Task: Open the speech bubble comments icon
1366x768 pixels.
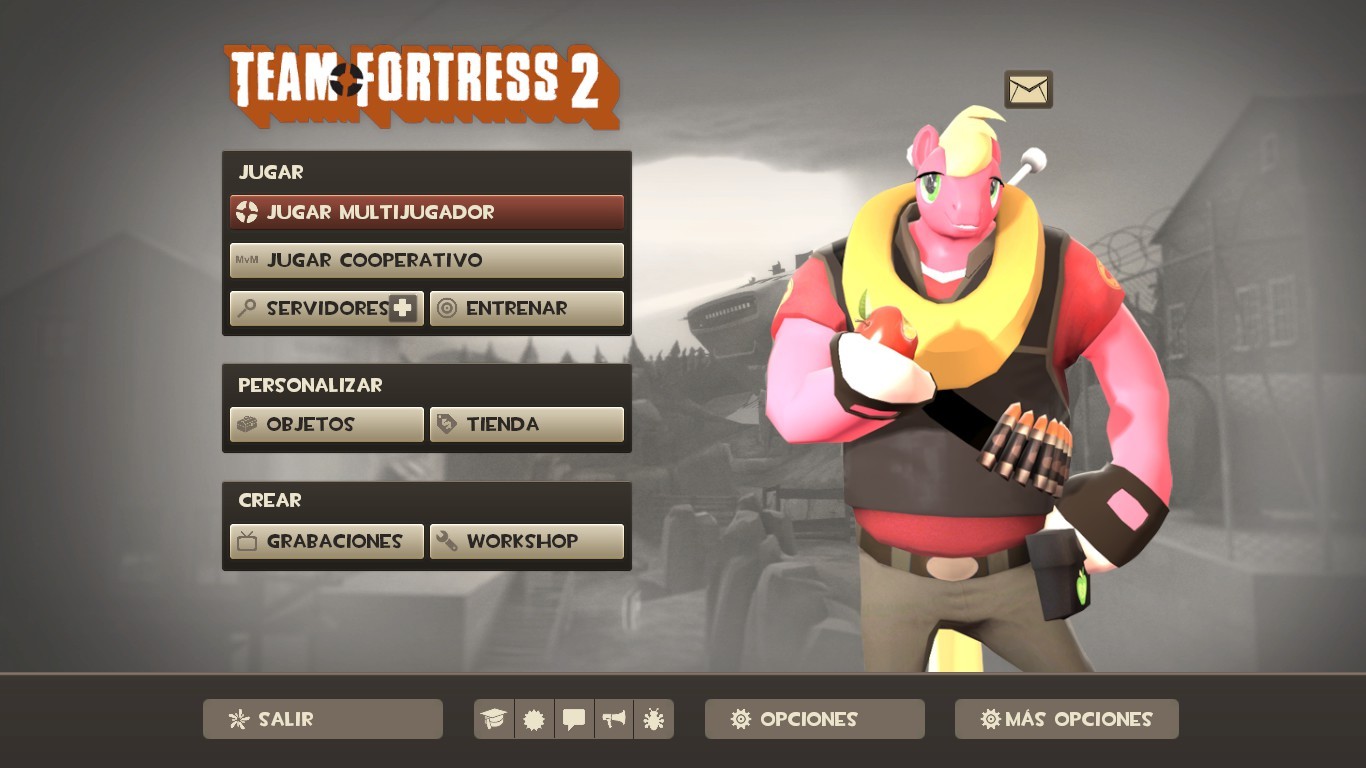Action: 574,719
